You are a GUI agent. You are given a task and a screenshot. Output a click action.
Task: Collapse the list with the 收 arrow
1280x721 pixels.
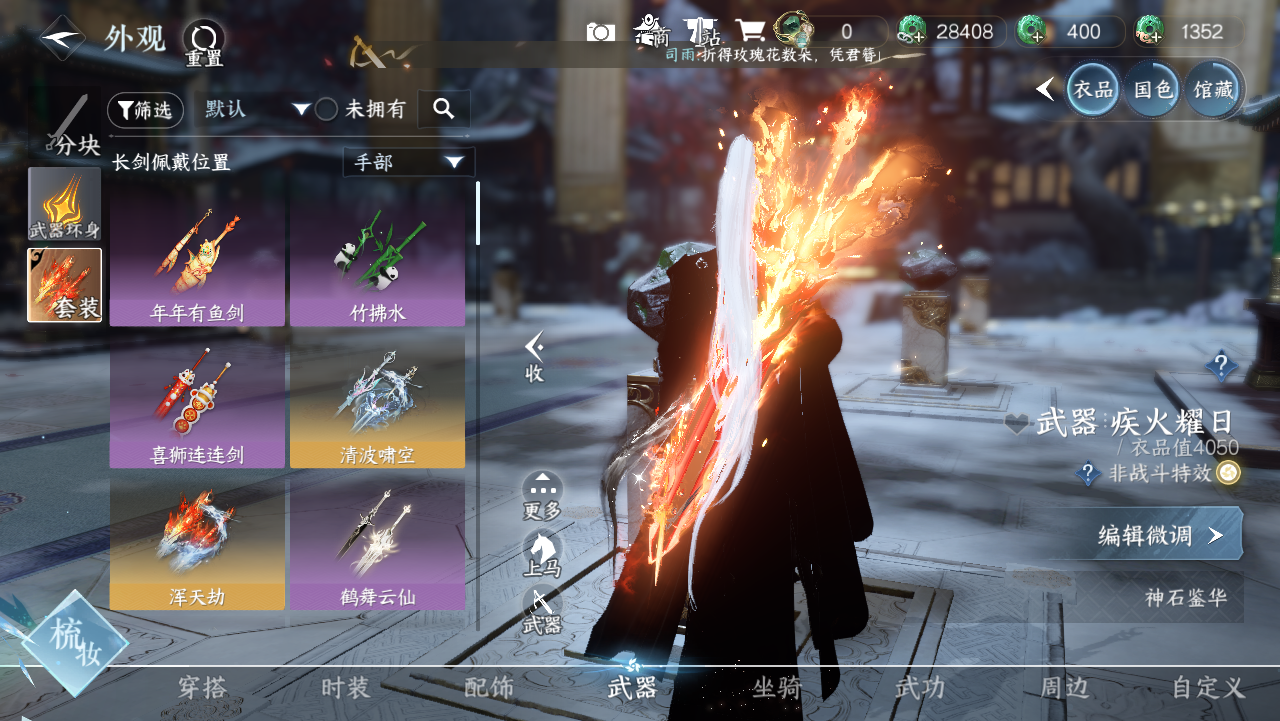535,357
